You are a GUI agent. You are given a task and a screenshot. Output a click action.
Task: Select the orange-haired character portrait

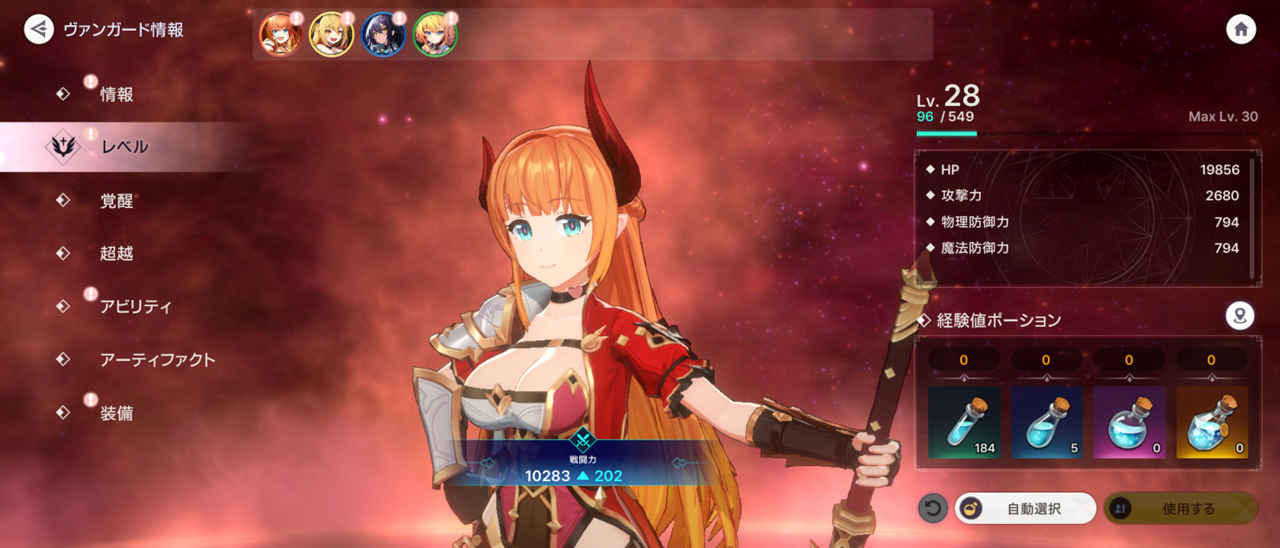[x=280, y=35]
